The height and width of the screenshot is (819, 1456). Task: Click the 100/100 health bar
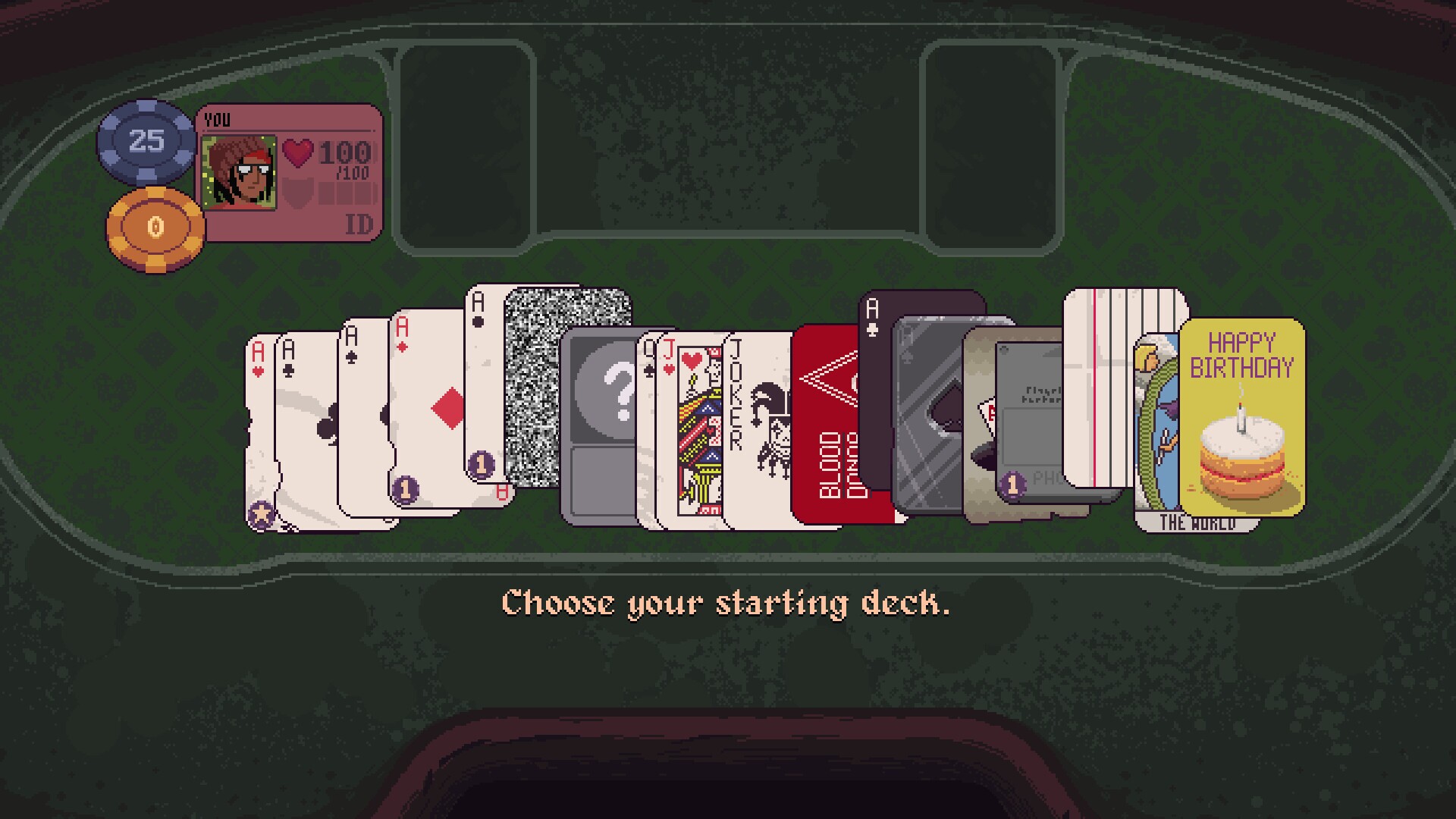332,155
